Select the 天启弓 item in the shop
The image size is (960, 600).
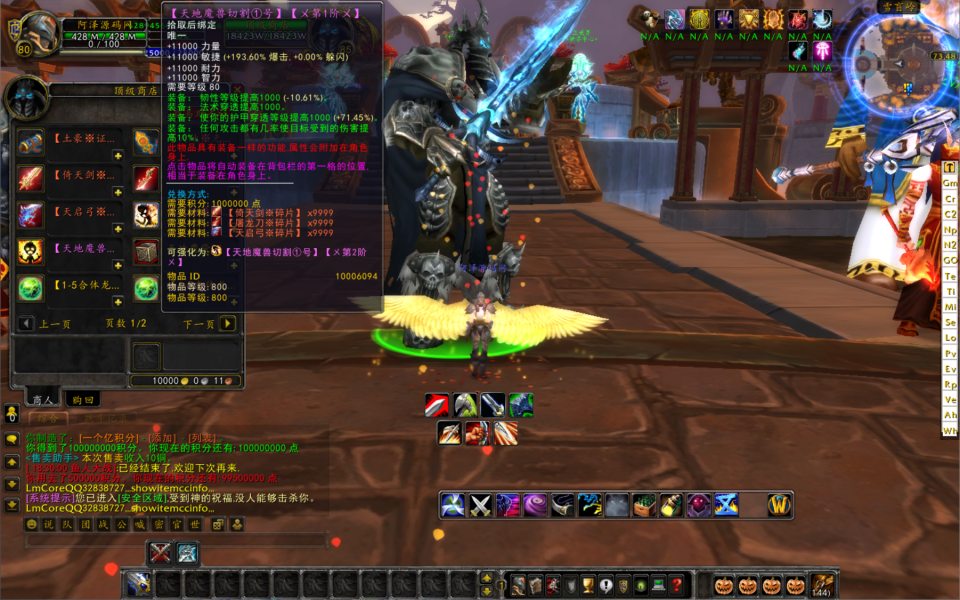click(30, 215)
